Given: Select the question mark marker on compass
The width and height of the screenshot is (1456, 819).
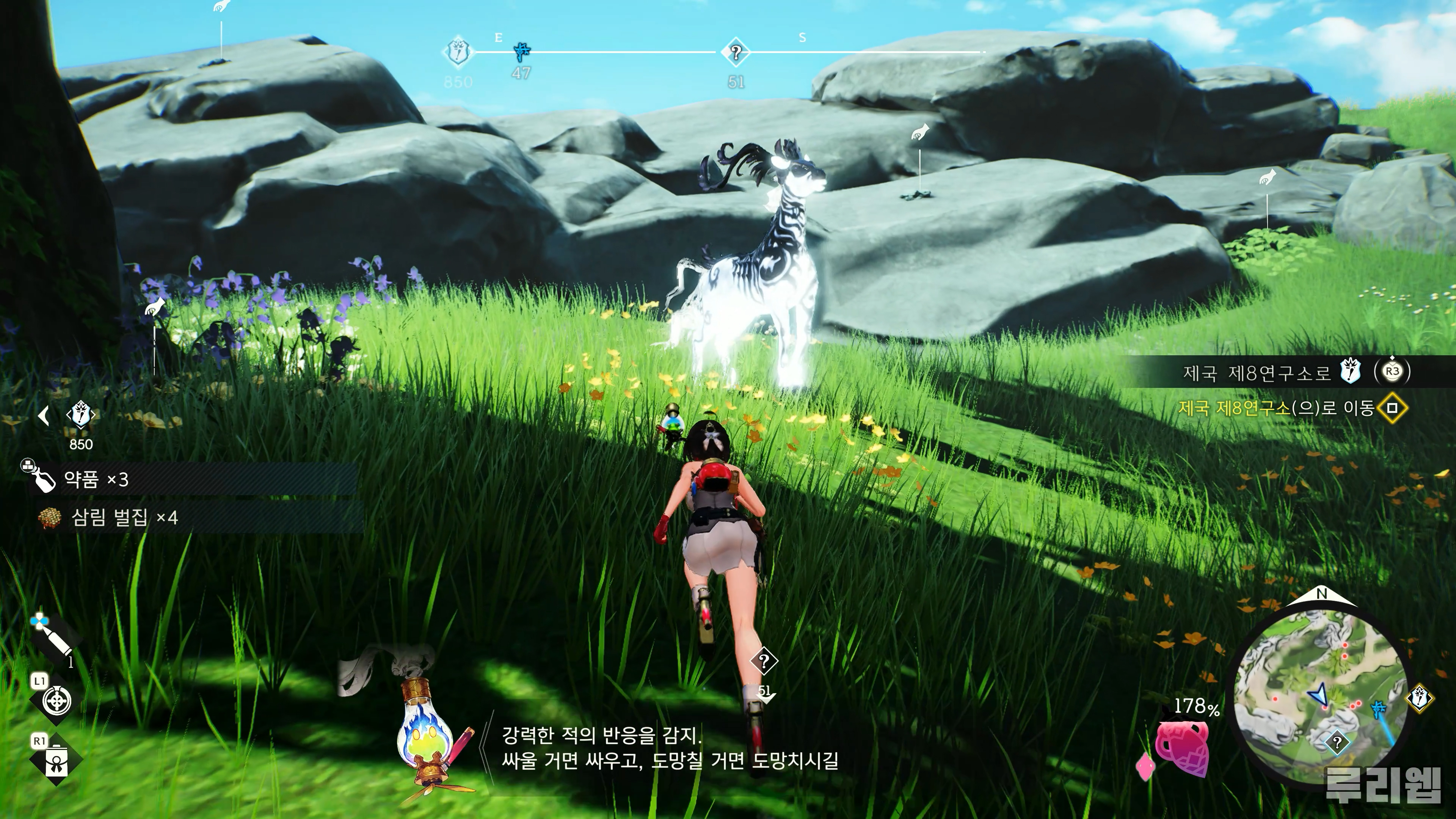Looking at the screenshot, I should pos(735,53).
